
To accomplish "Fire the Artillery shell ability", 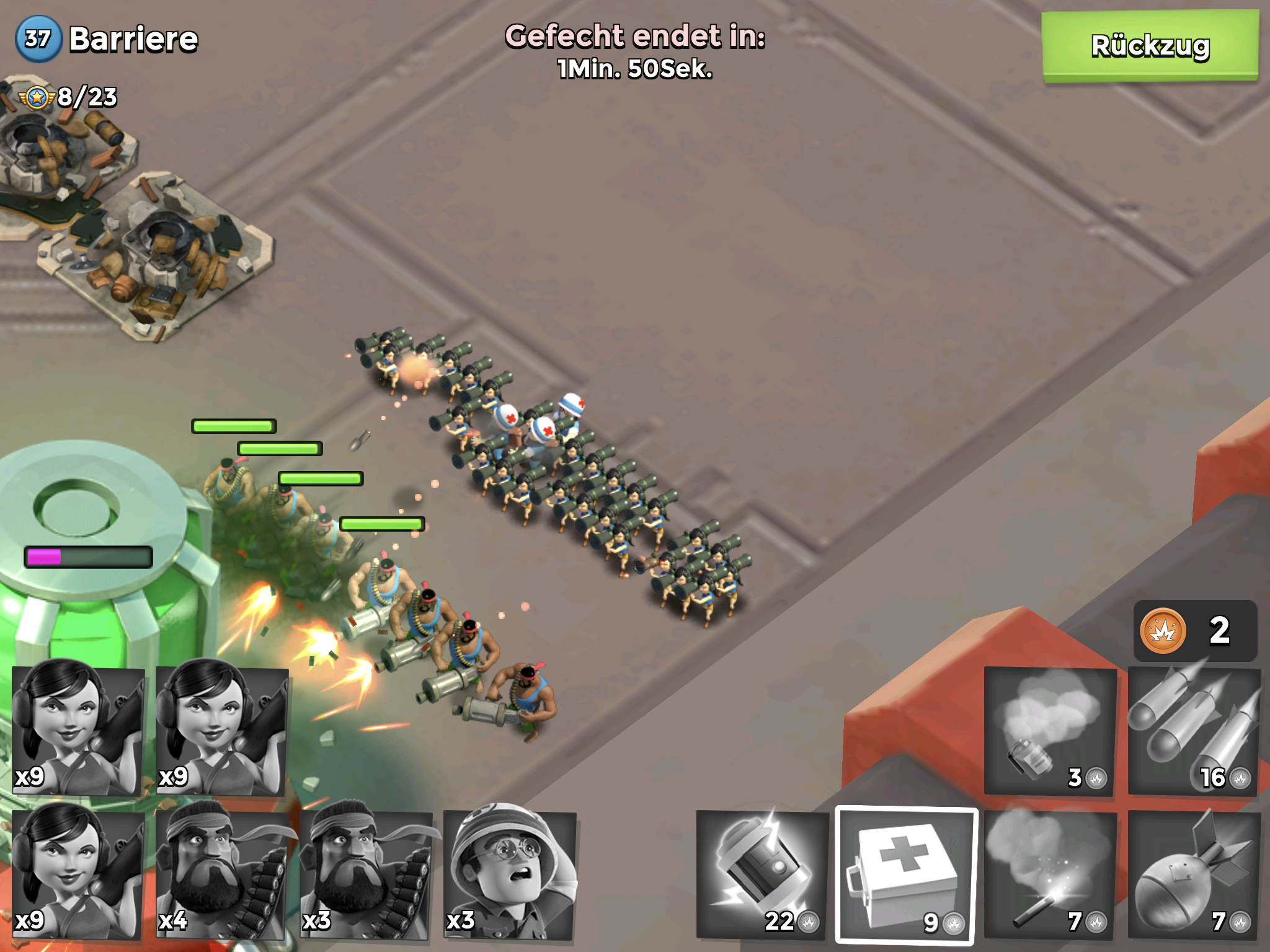I will tap(1193, 874).
